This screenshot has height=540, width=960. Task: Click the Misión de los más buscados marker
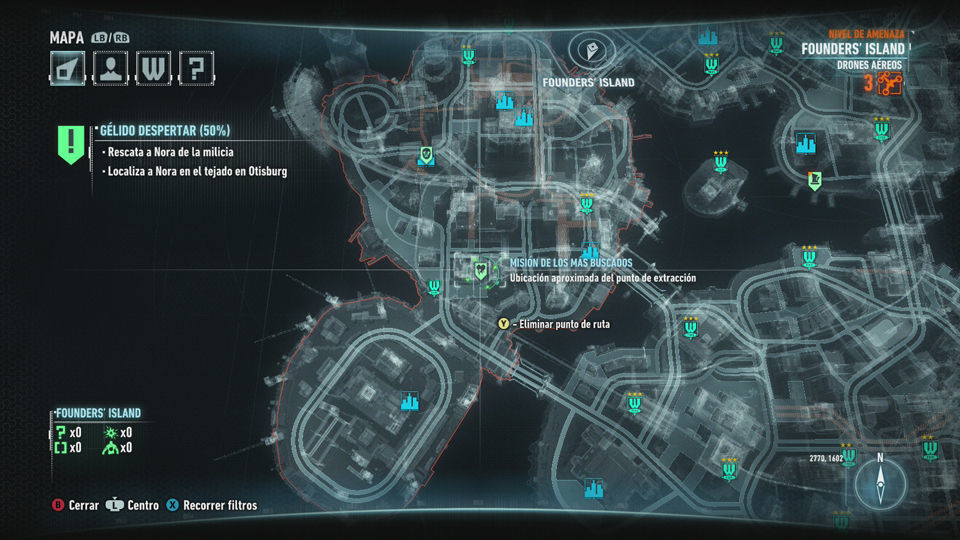(x=481, y=270)
